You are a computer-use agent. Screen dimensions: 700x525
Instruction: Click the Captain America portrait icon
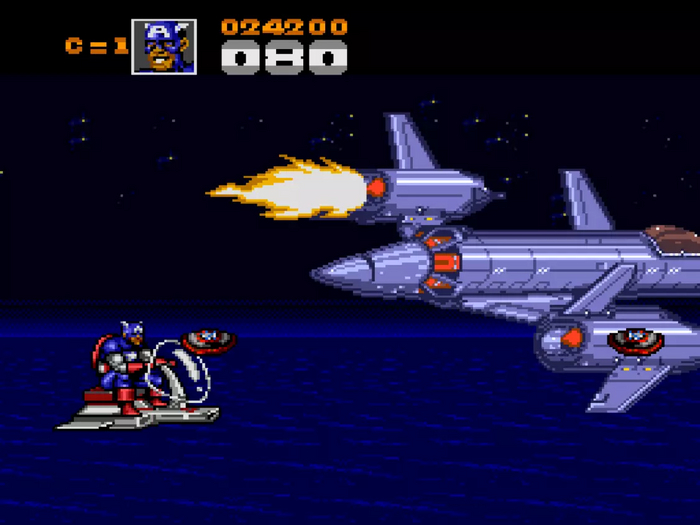pyautogui.click(x=164, y=46)
